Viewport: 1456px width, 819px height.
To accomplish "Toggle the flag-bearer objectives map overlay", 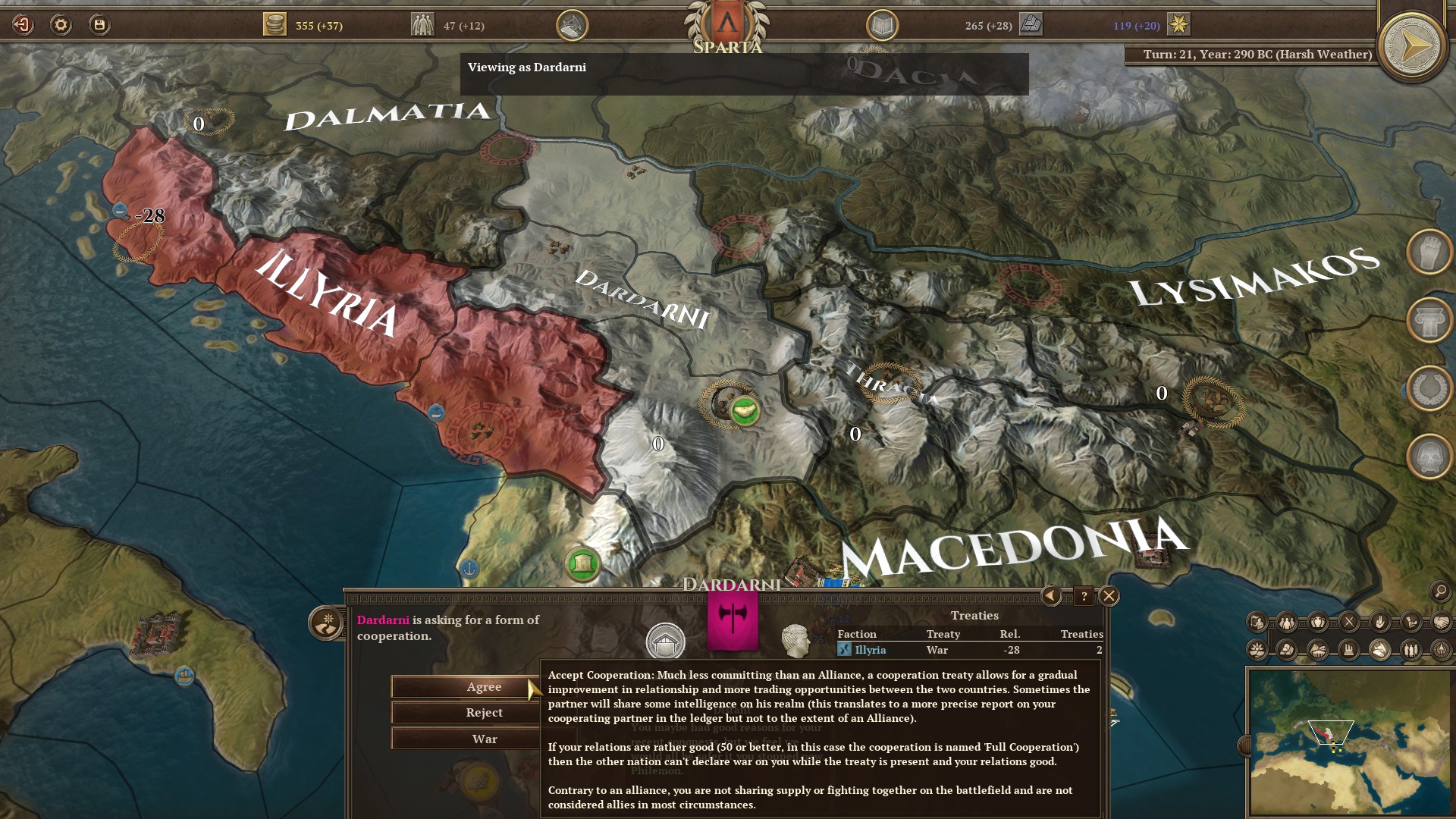I will [1257, 621].
